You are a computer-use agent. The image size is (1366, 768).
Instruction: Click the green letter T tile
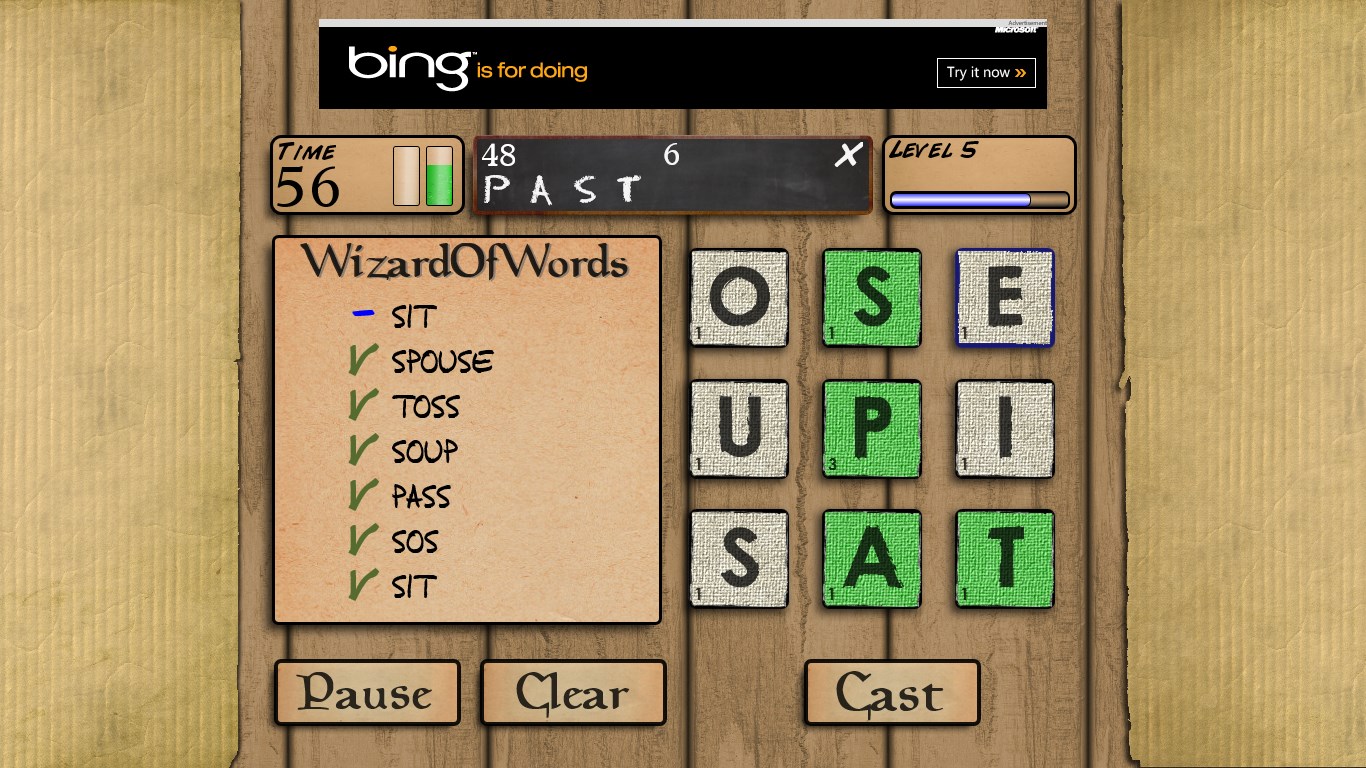tap(1005, 560)
